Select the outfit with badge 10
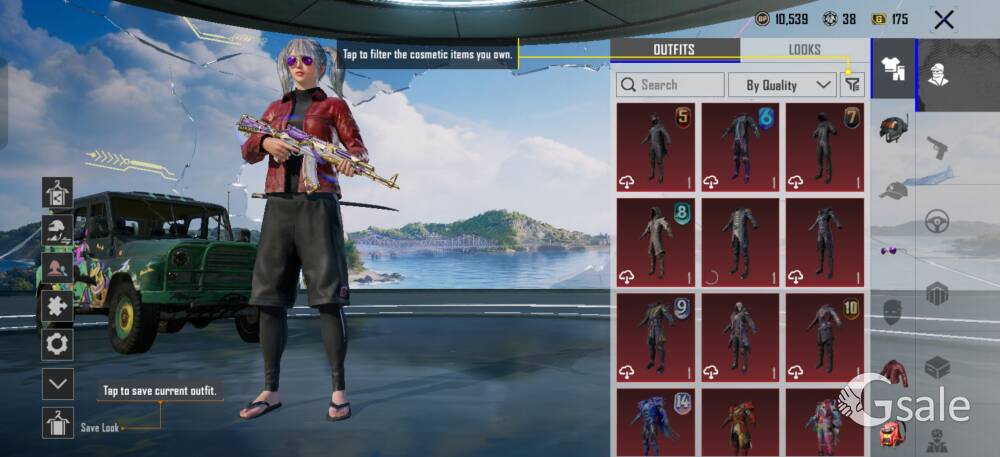The width and height of the screenshot is (1000, 457). tap(824, 338)
